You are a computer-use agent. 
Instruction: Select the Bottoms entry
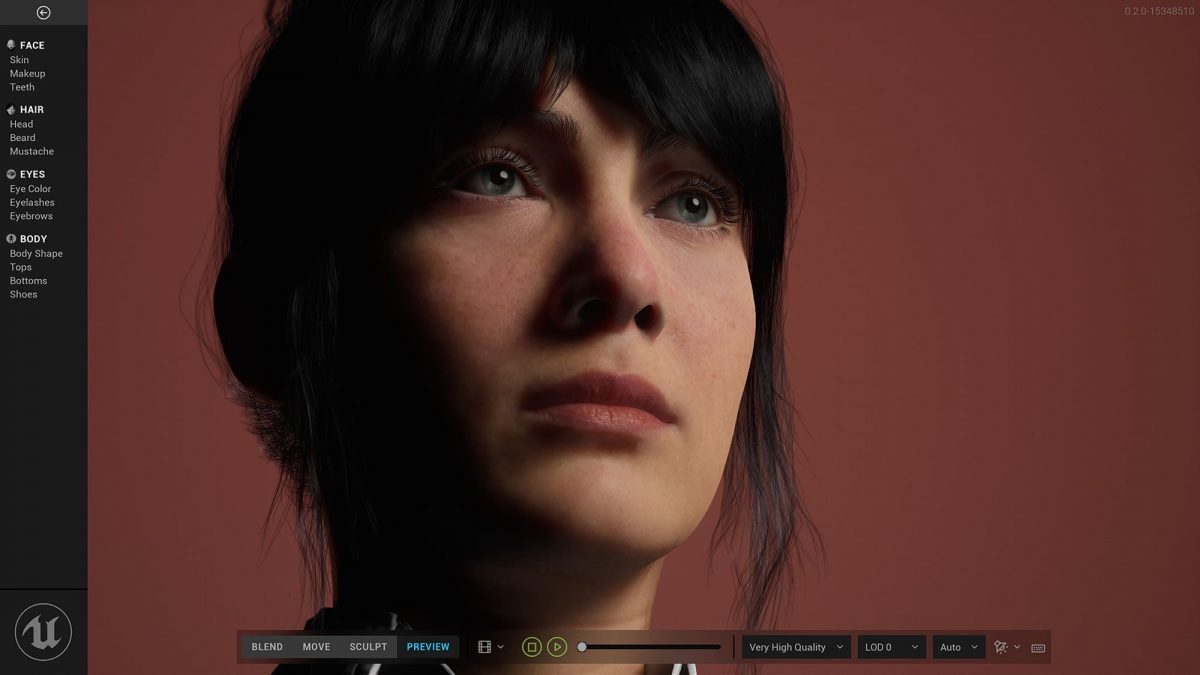(28, 281)
